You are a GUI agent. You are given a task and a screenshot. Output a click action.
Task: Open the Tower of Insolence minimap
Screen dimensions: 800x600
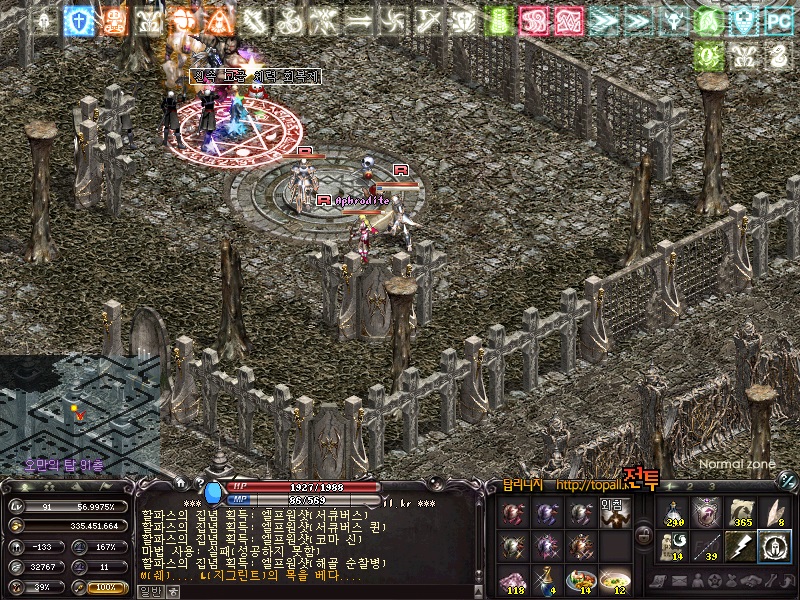point(78,410)
